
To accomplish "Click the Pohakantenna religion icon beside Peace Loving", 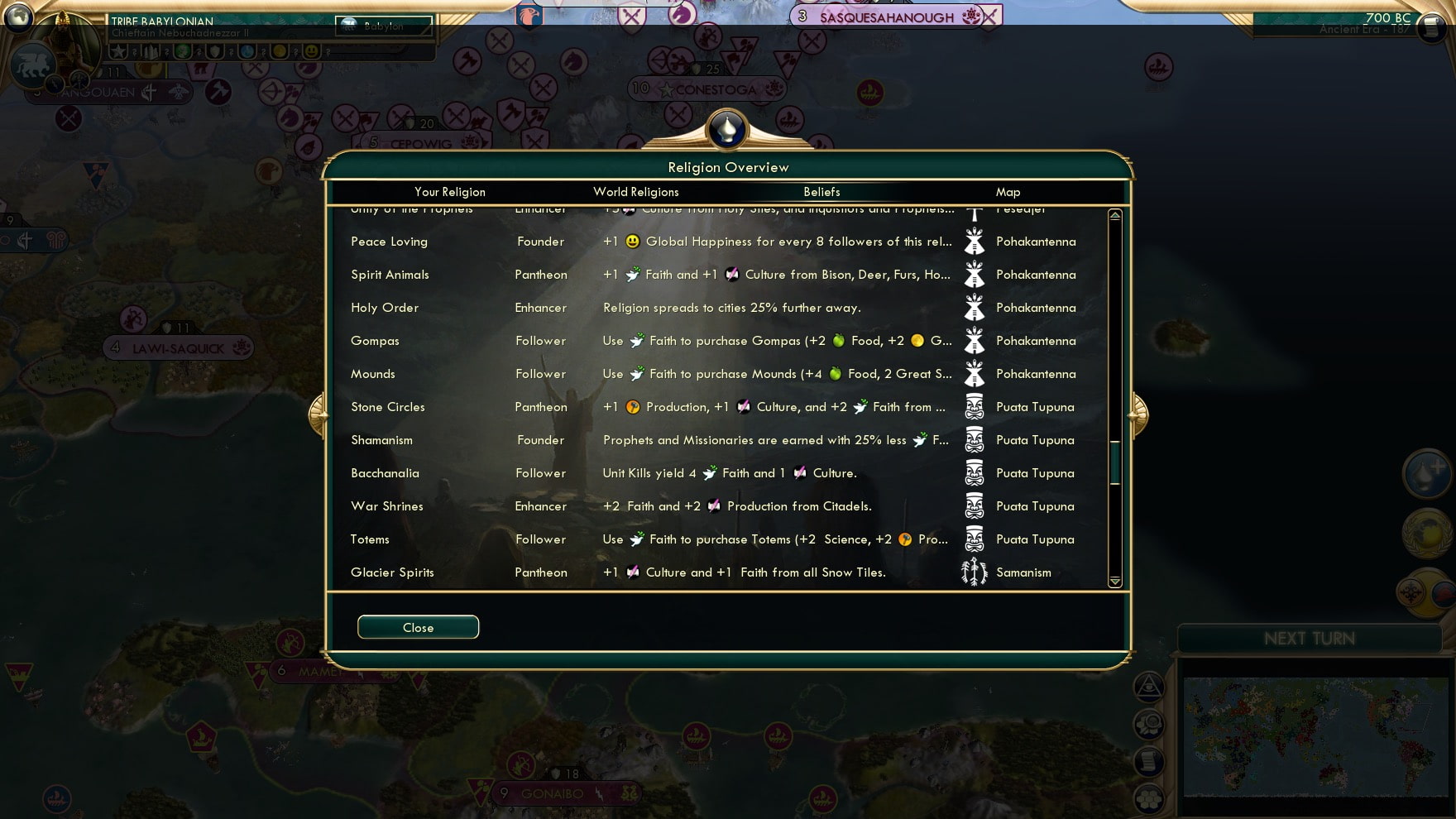I will pyautogui.click(x=975, y=242).
